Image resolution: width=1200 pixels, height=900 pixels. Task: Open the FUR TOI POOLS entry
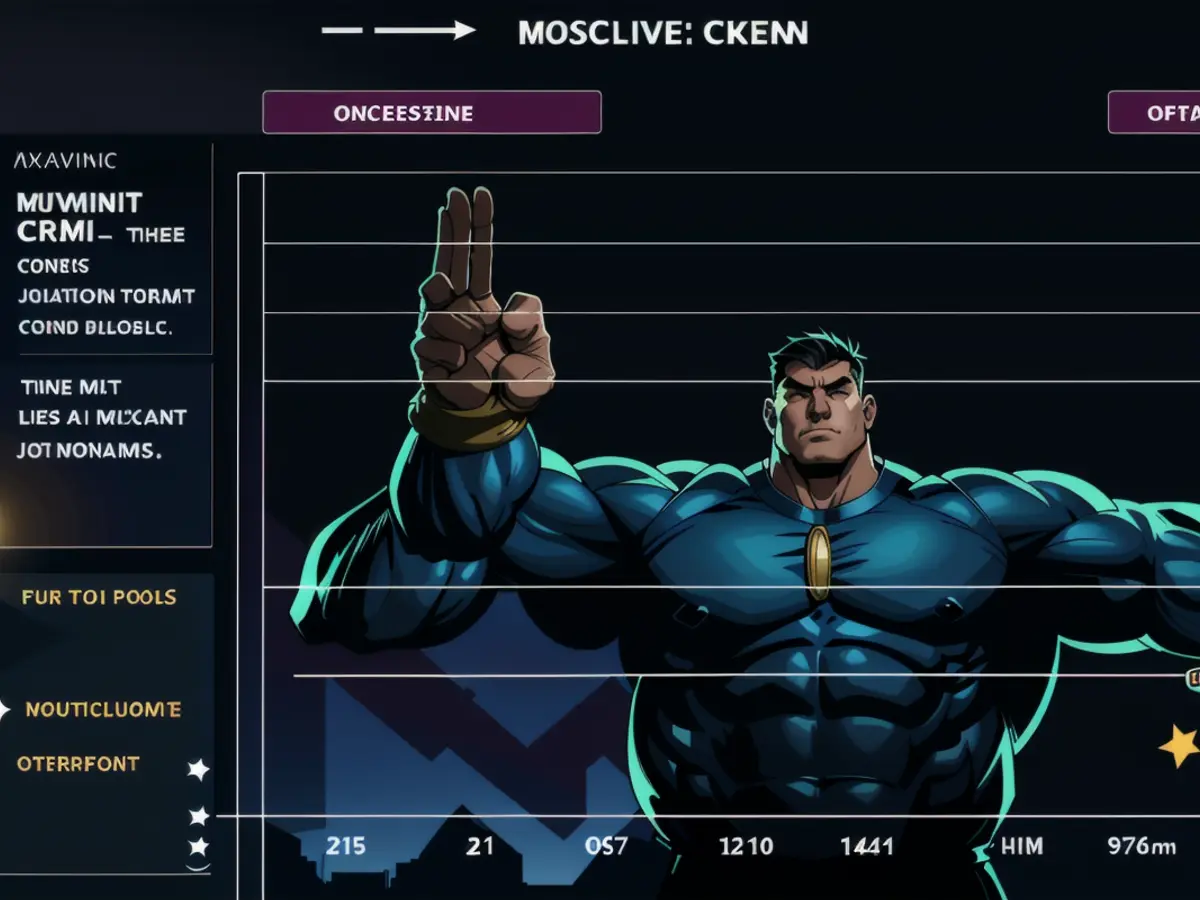click(x=98, y=597)
